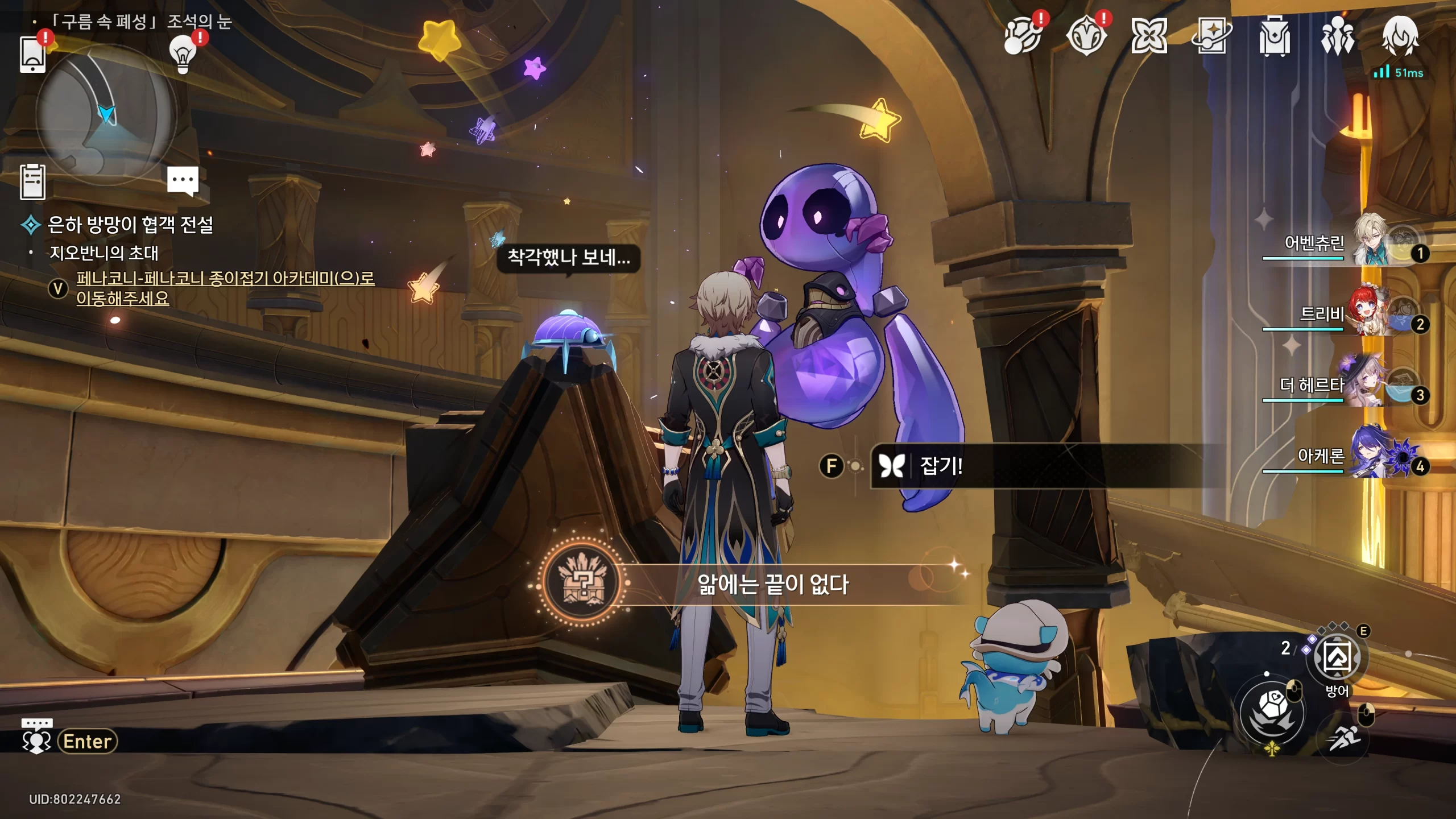The height and width of the screenshot is (819, 1456).
Task: Use the basic attack button
Action: [1272, 711]
